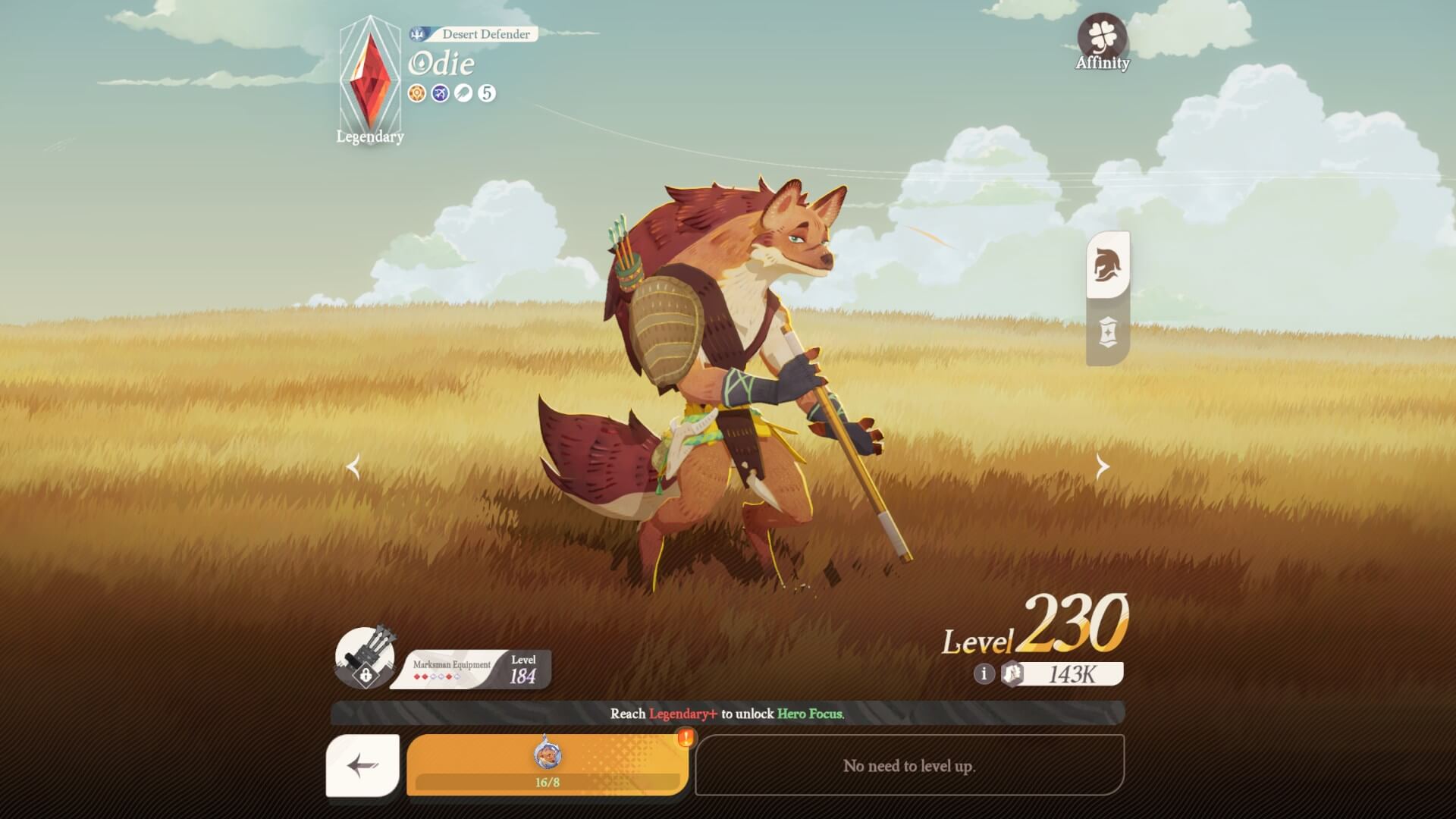The height and width of the screenshot is (819, 1456).
Task: Click Odie's tier number badge showing 5
Action: click(487, 93)
